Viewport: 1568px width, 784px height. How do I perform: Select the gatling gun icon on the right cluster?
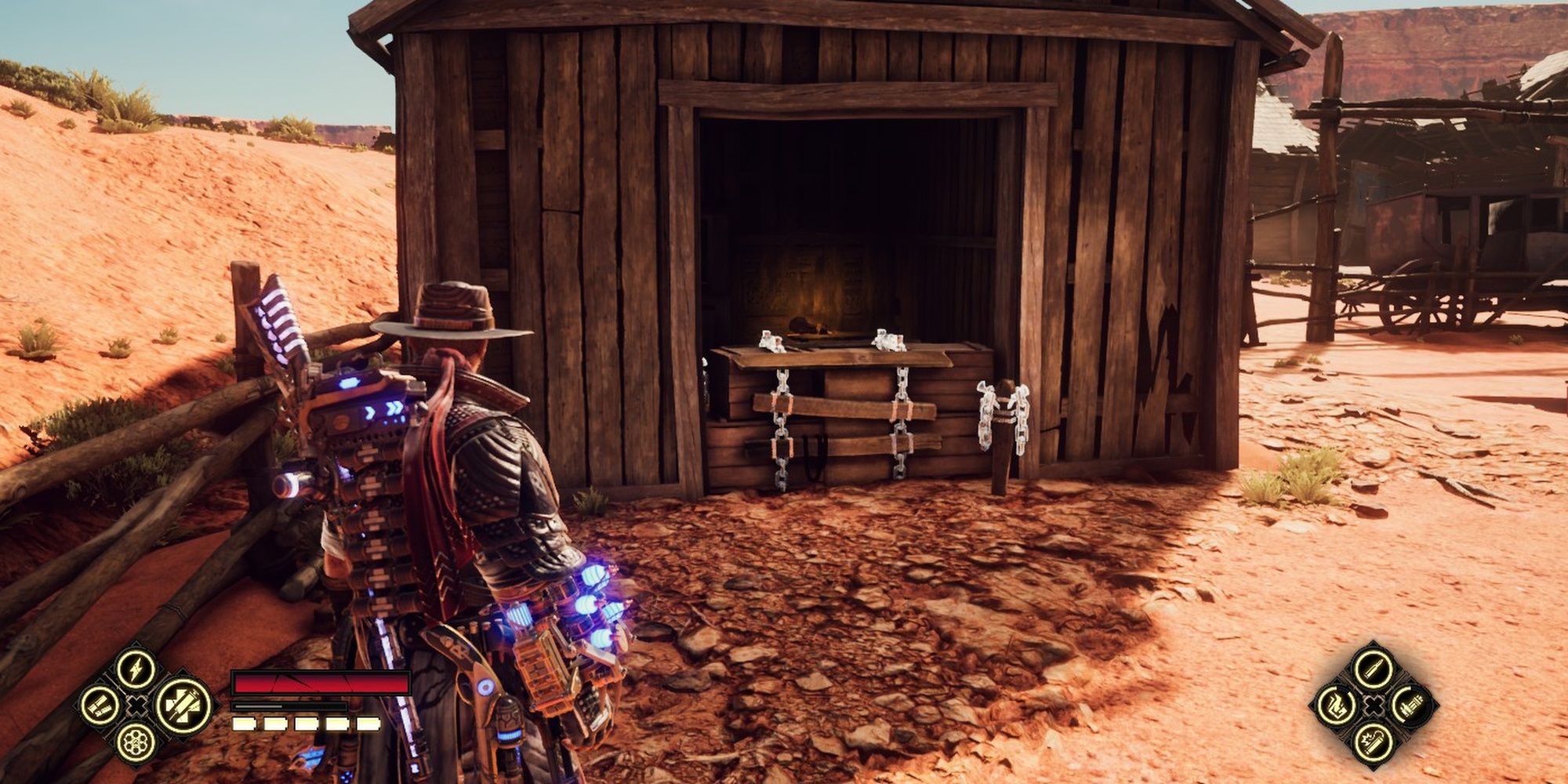click(1411, 705)
